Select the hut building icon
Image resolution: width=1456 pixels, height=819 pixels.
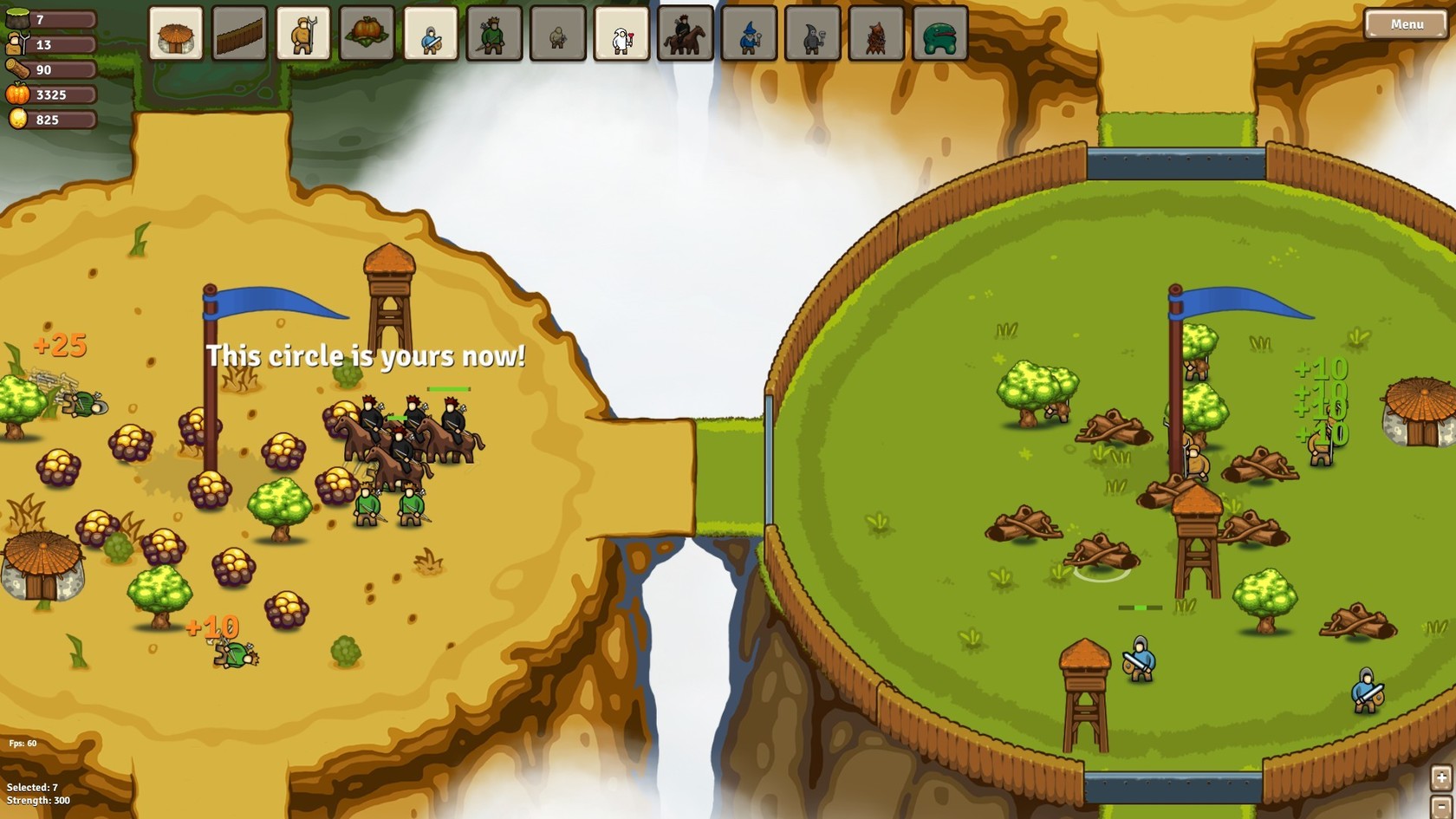(x=174, y=36)
